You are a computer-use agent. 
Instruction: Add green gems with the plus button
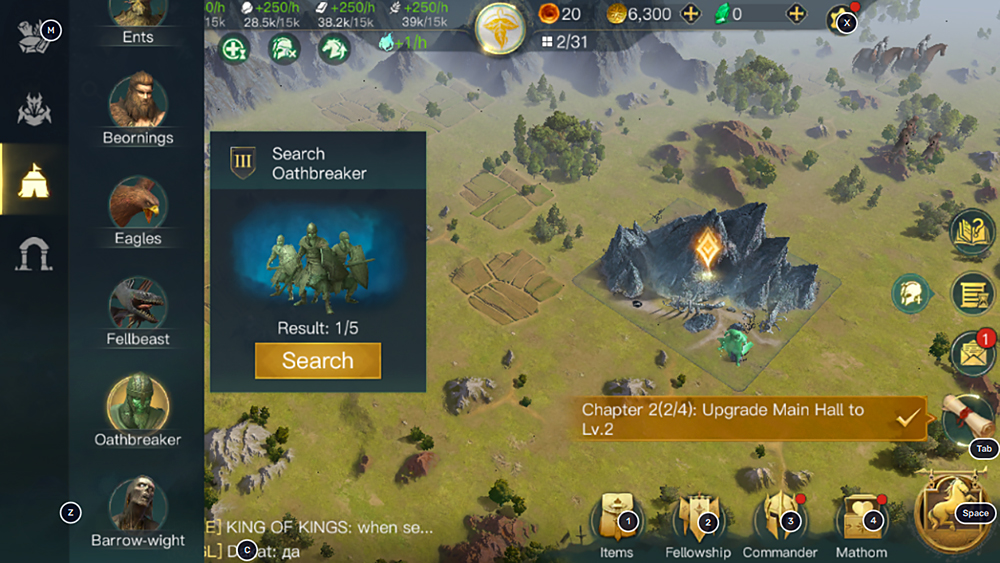tap(796, 14)
